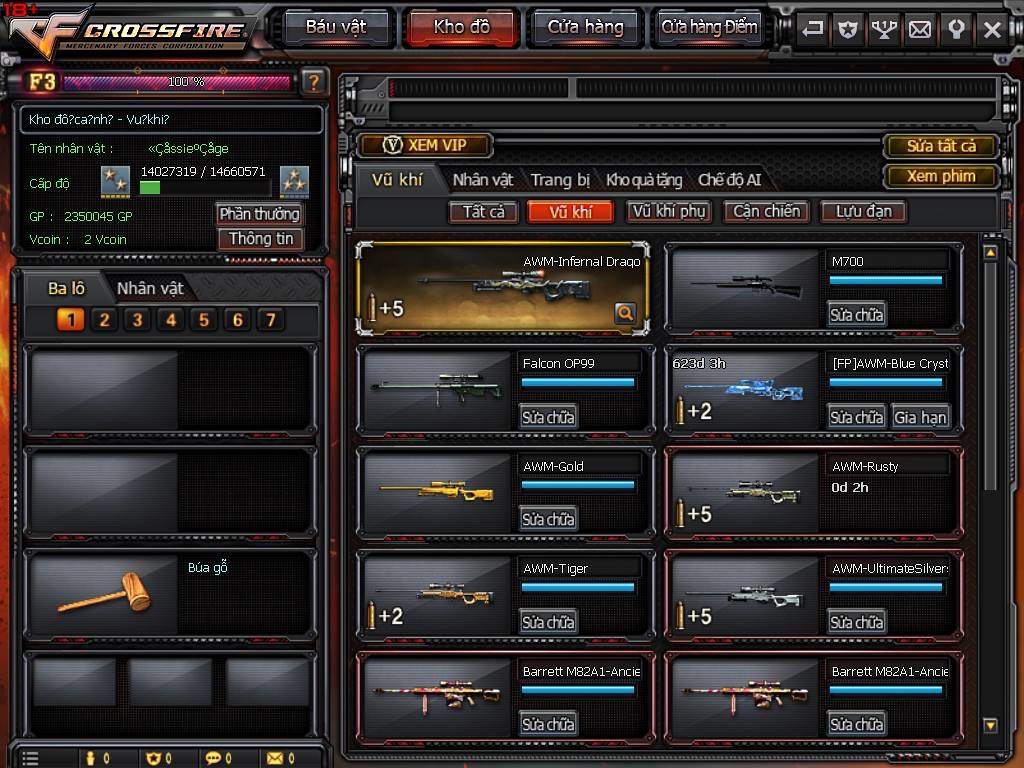Screen dimensions: 1024x768
Task: Select the AWM-Infernal Dragon weapon
Action: pos(503,289)
